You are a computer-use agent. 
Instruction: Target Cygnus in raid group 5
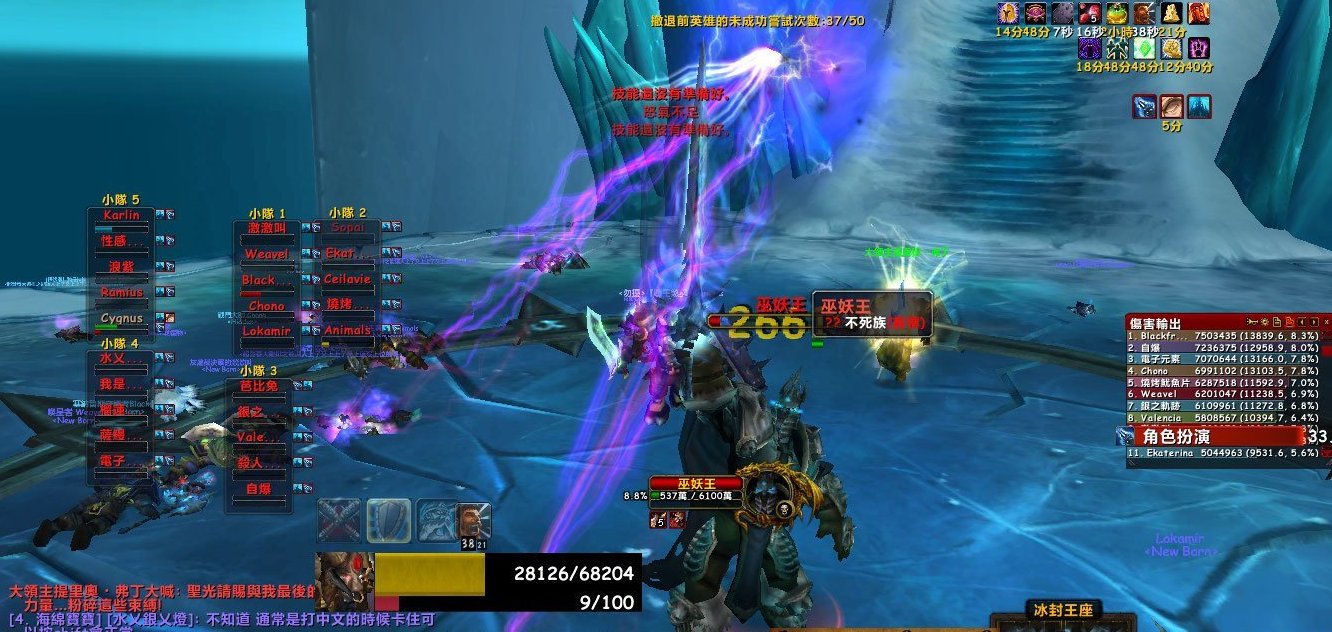coord(121,319)
